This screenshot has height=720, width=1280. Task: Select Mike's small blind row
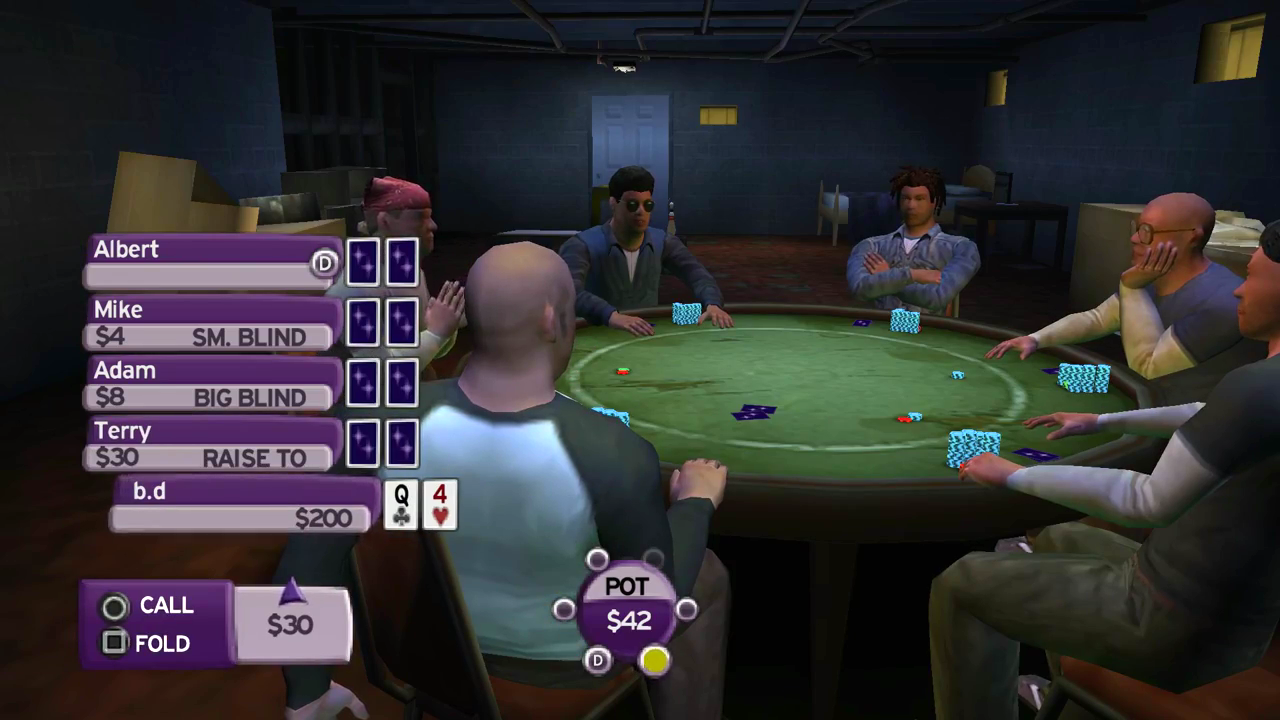click(x=213, y=323)
